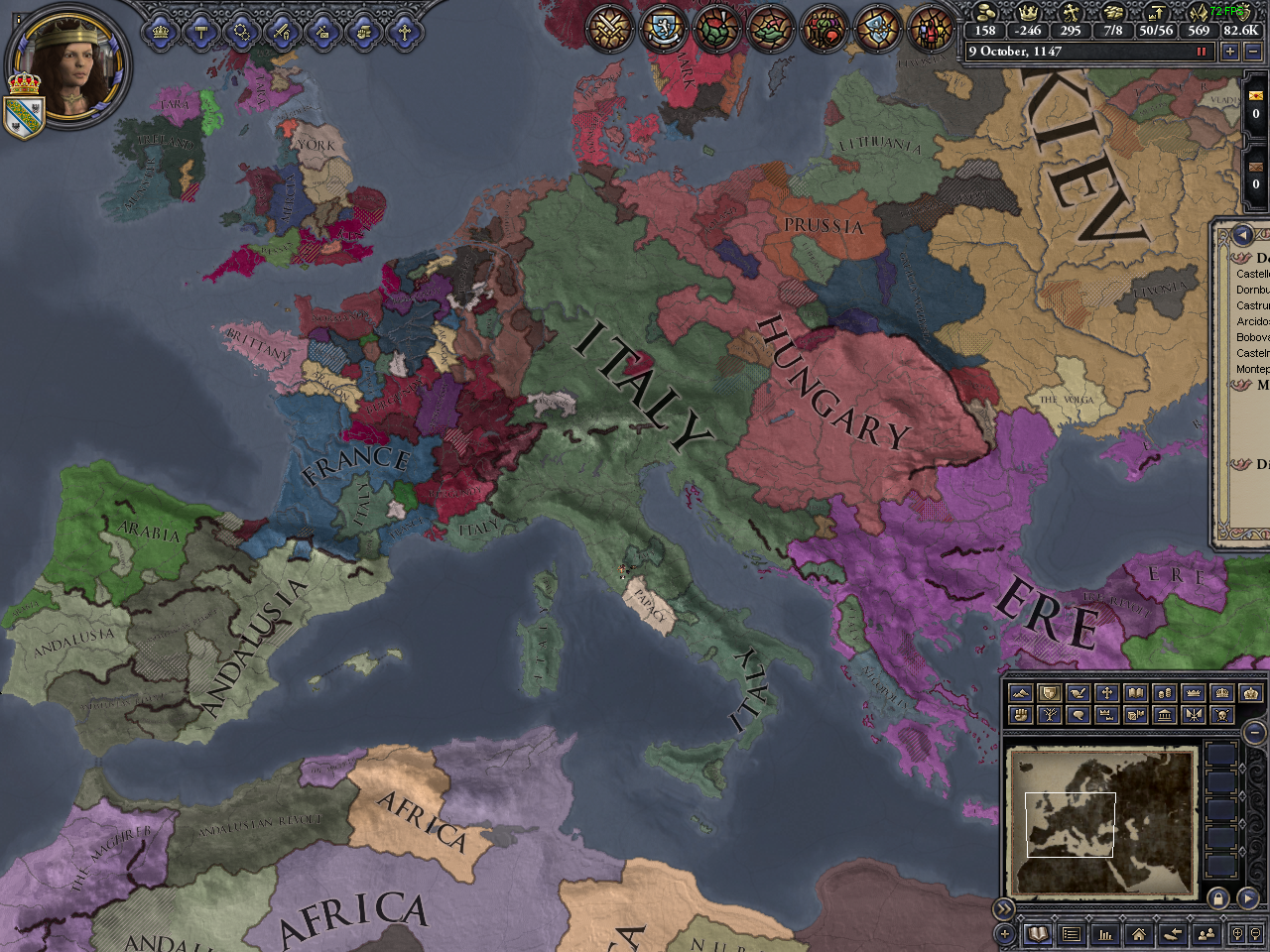Increase game speed with the plus button

click(x=1230, y=51)
